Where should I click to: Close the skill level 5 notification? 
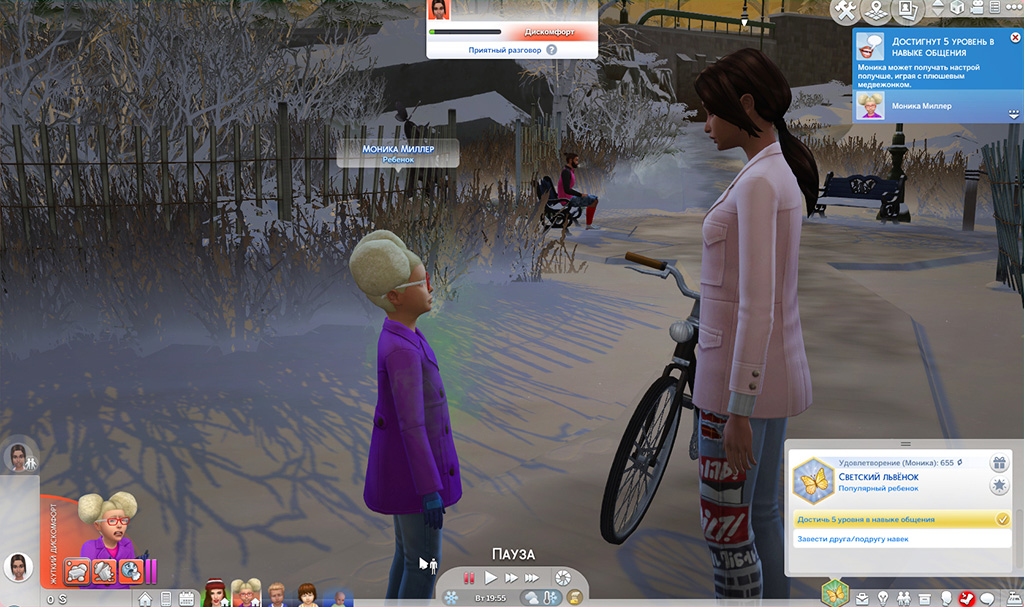(1015, 38)
